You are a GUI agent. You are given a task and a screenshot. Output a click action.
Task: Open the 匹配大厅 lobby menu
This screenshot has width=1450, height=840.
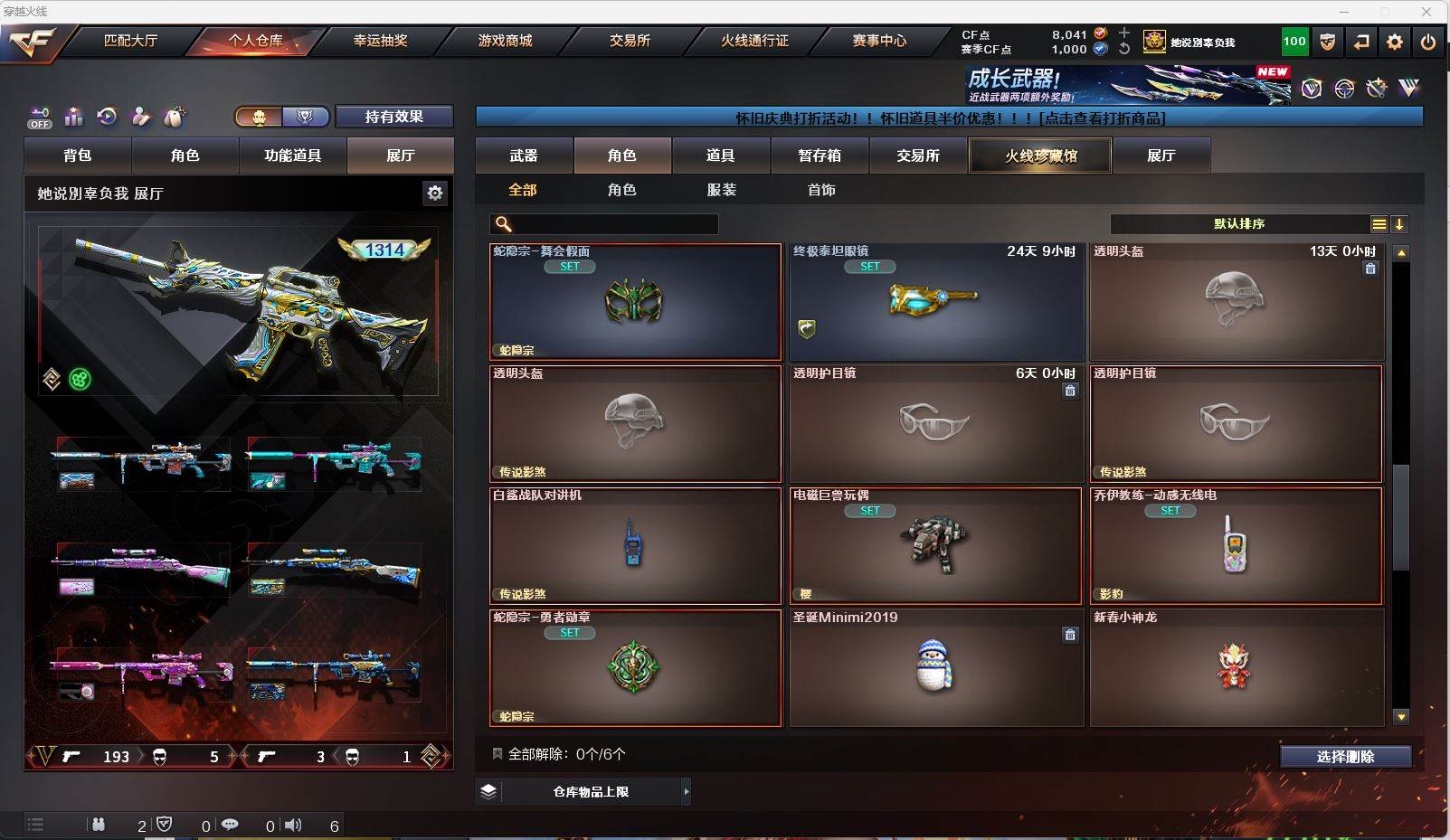[x=131, y=41]
